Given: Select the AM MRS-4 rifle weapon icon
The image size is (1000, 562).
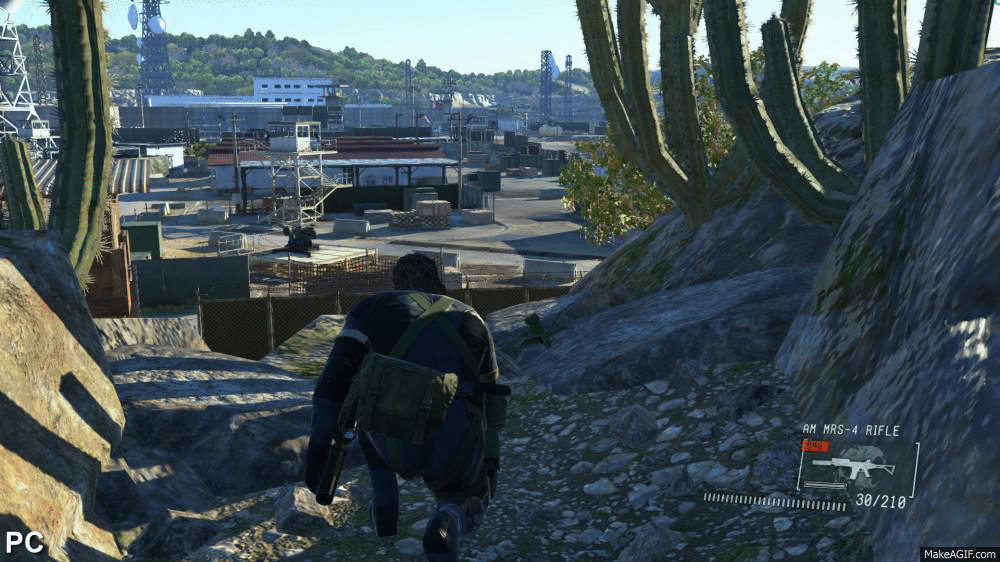Looking at the screenshot, I should pyautogui.click(x=839, y=466).
